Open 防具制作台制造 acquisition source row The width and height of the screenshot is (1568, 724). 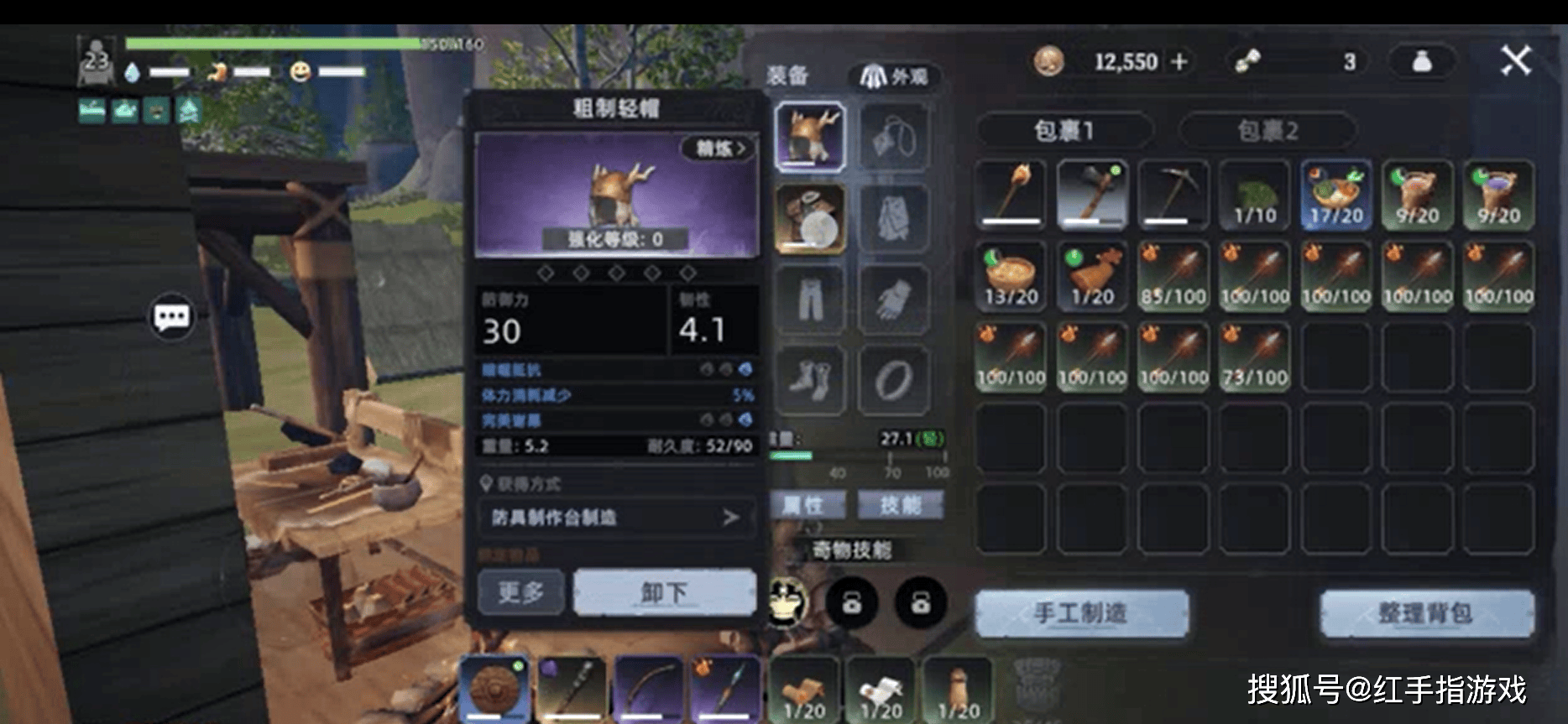616,518
